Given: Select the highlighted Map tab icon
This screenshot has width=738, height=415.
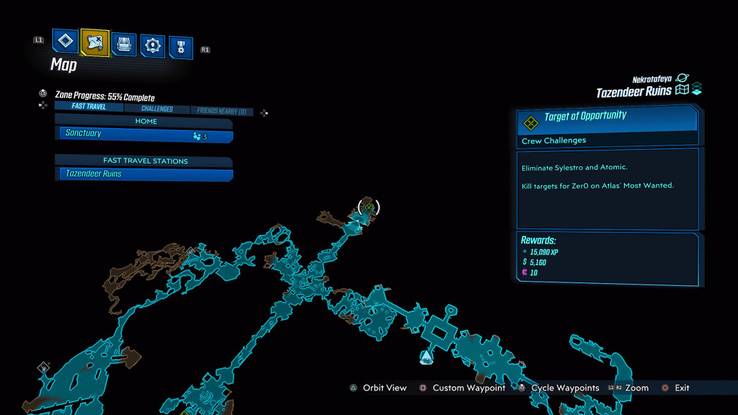Looking at the screenshot, I should (95, 43).
